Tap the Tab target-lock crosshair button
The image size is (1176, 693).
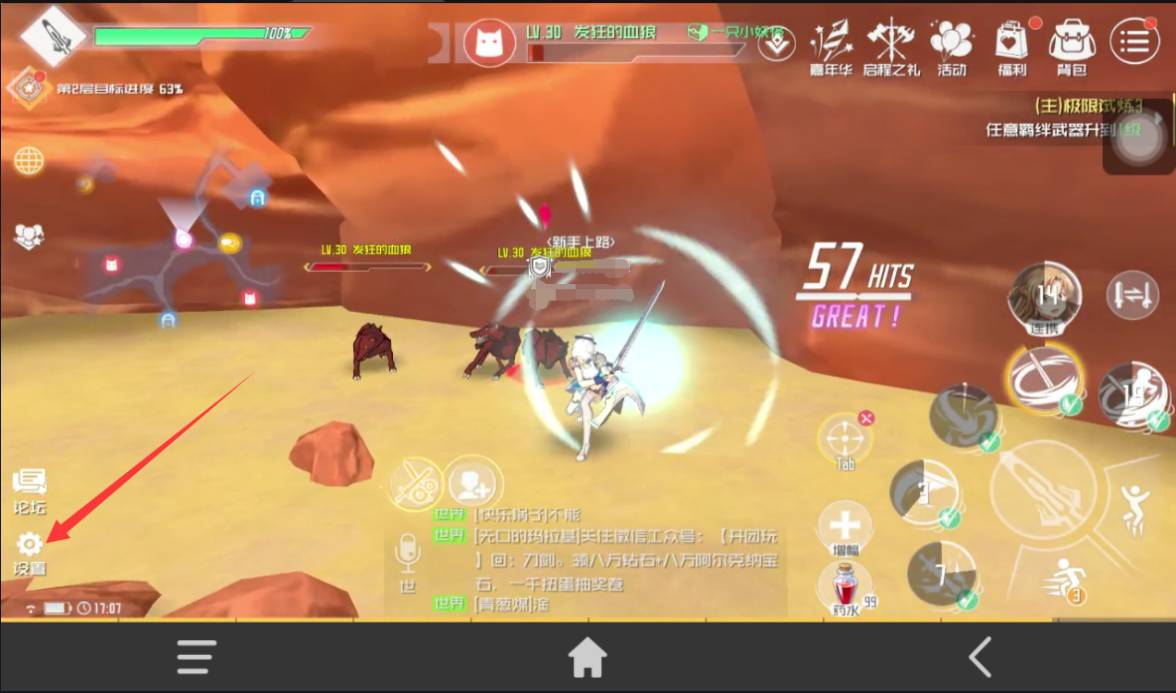pos(845,438)
